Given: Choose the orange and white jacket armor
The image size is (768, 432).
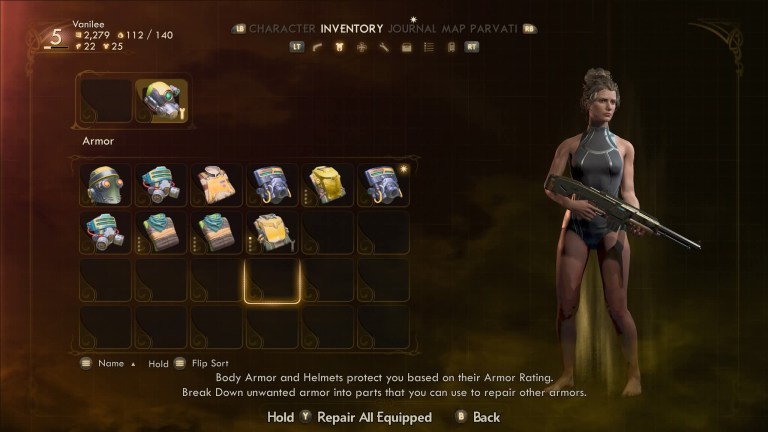Looking at the screenshot, I should pos(216,184).
